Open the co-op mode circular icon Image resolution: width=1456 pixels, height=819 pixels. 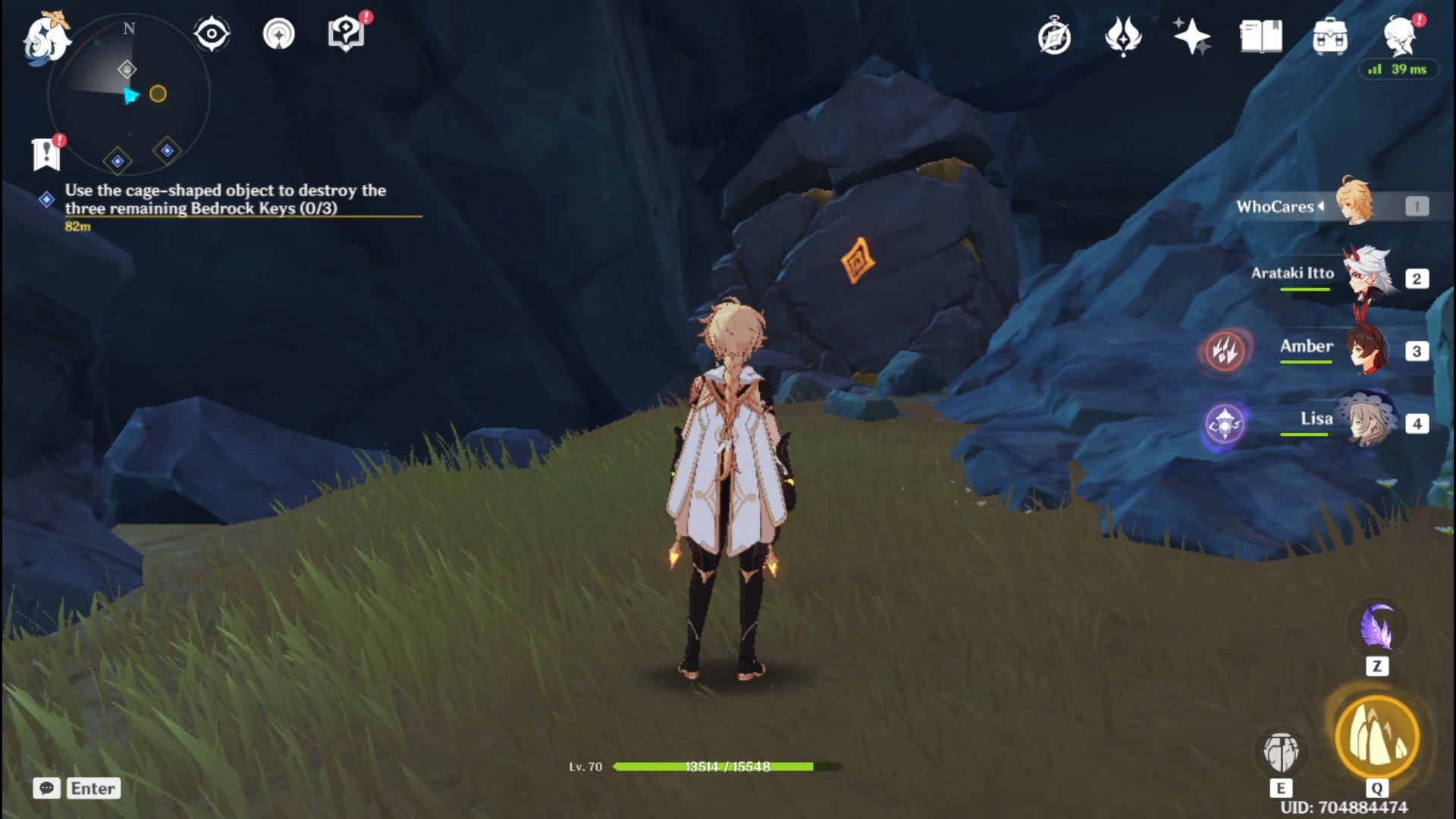[x=279, y=34]
